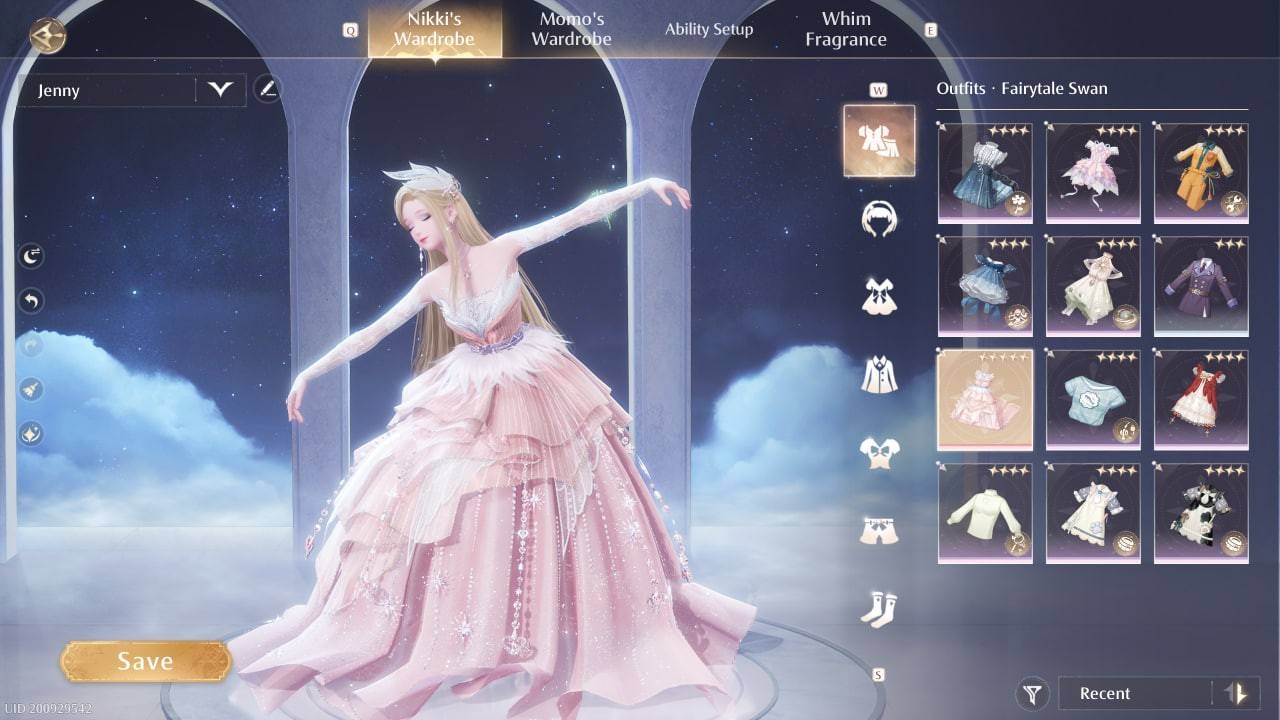Open the Recent sorting dropdown
Viewport: 1280px width, 720px height.
tap(1140, 693)
